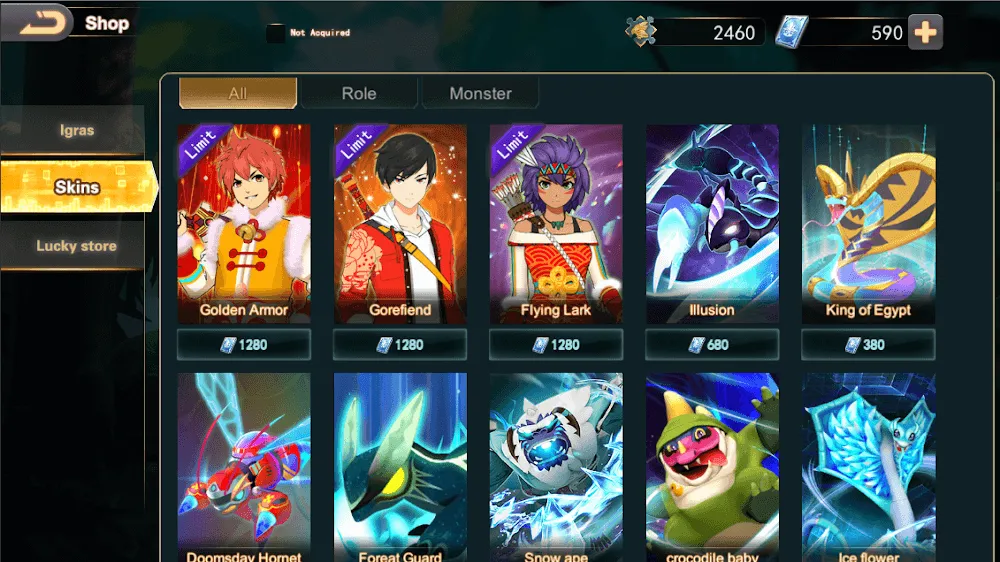Buy Golden Armor for 1280 tickets
Viewport: 1000px width, 562px height.
point(244,345)
